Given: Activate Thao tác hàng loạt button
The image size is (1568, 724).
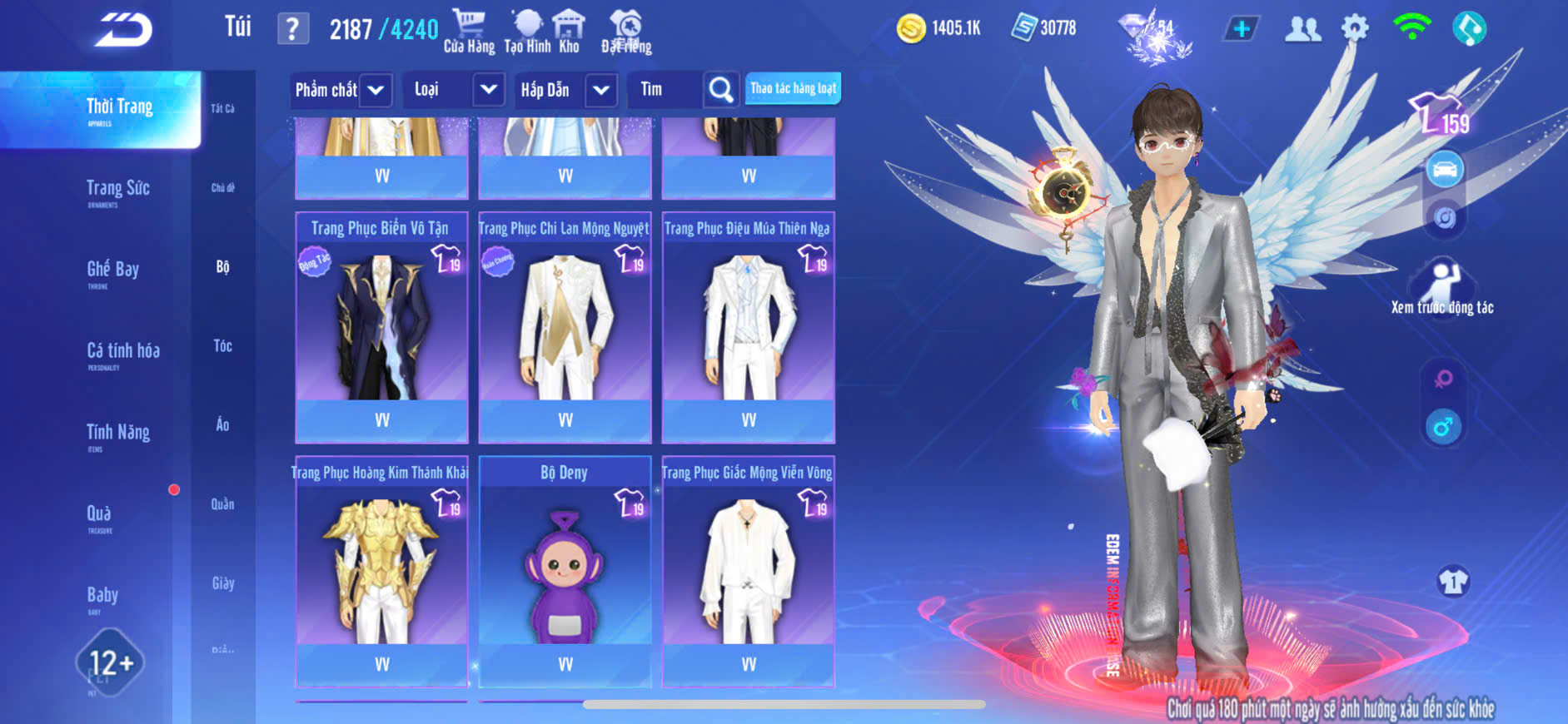Looking at the screenshot, I should click(793, 88).
